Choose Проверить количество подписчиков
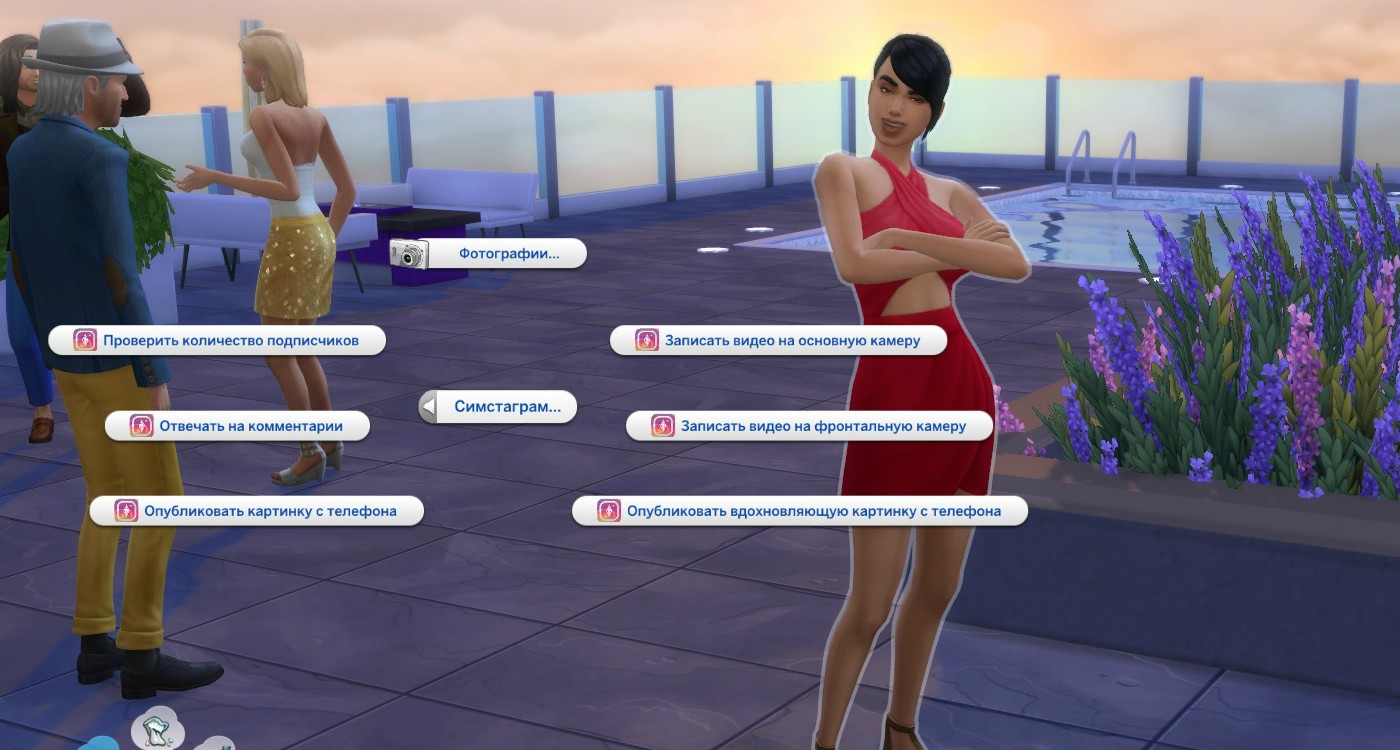 (217, 340)
